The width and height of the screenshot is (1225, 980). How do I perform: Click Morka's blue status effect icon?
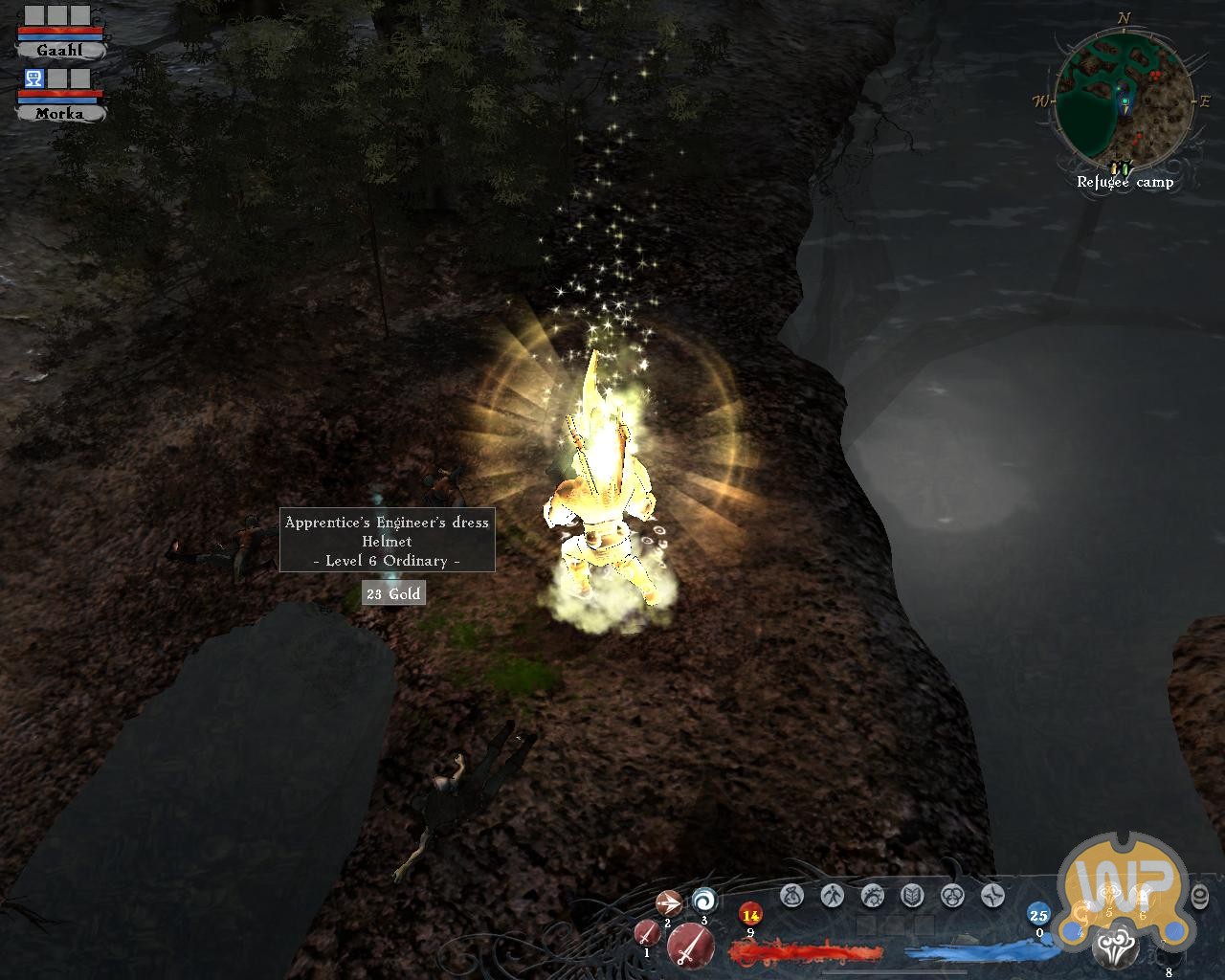pyautogui.click(x=34, y=79)
